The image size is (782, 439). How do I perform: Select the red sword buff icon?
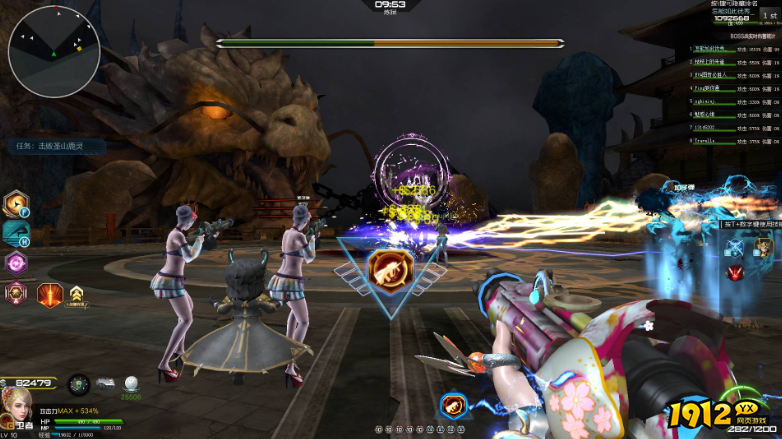(x=50, y=293)
